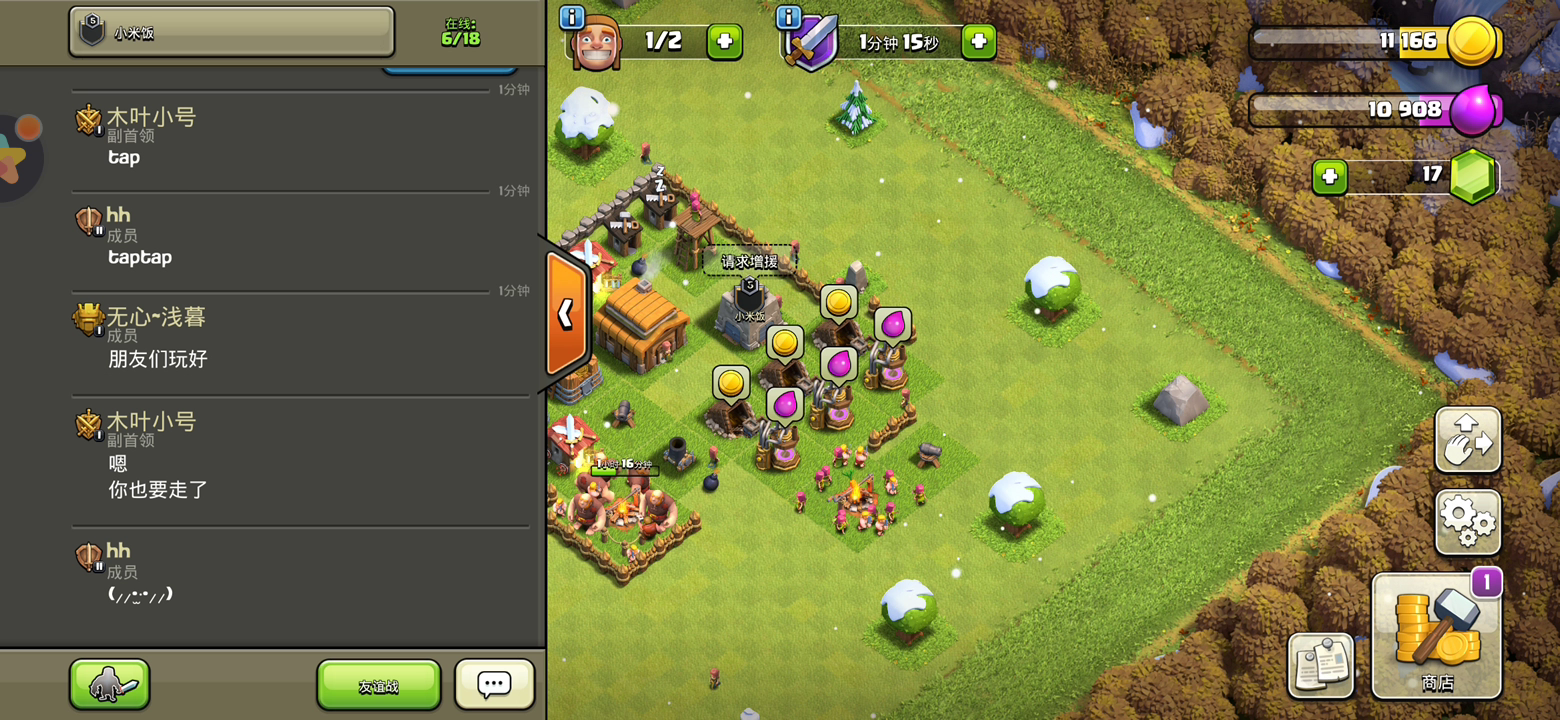The width and height of the screenshot is (1560, 720).
Task: Collapse the chat panel with orange arrow
Action: coord(566,314)
